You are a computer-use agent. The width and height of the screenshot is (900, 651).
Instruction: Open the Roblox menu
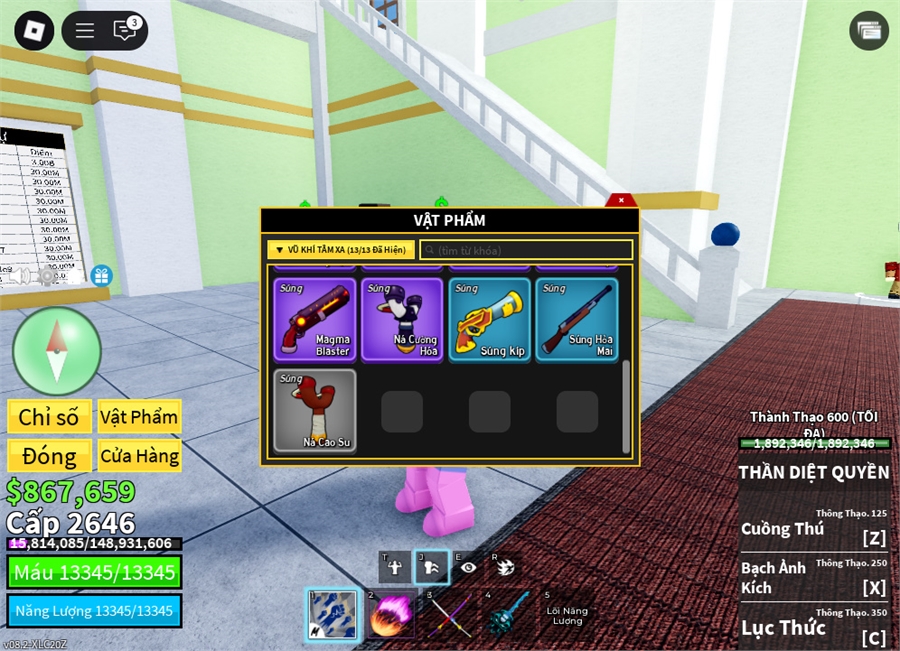pyautogui.click(x=34, y=30)
